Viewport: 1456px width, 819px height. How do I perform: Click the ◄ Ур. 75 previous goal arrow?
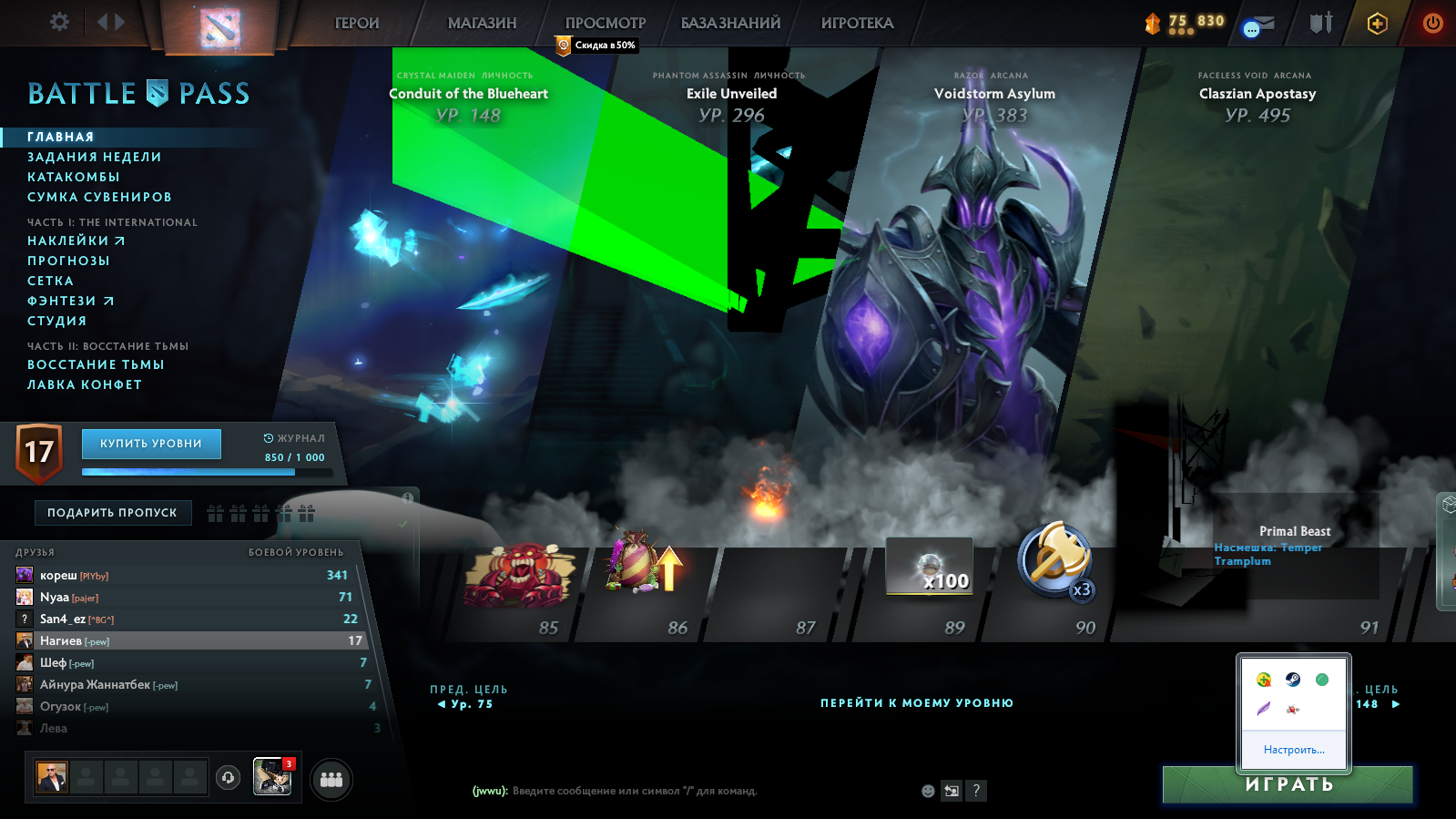[x=466, y=703]
